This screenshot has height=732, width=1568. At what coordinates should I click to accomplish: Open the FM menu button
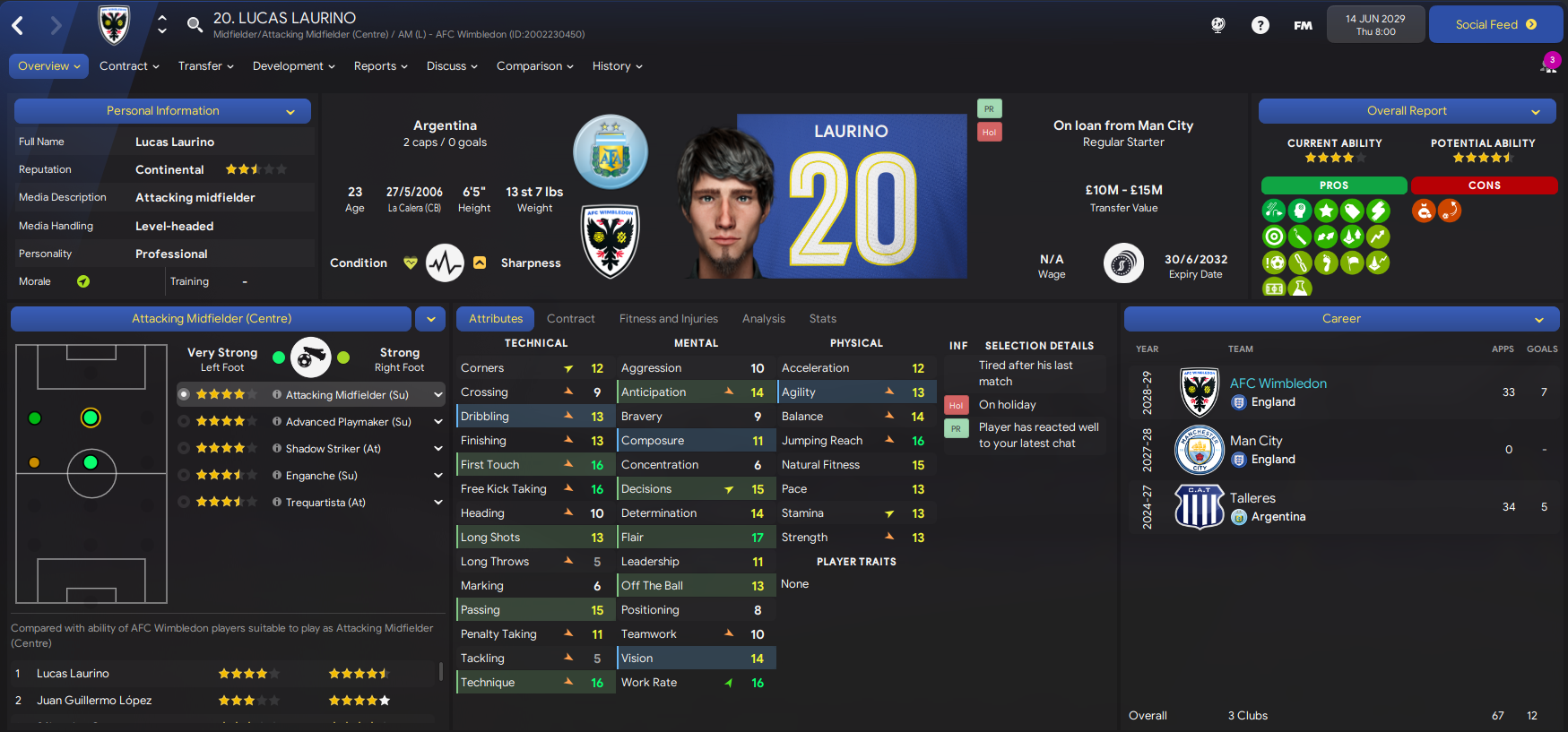pyautogui.click(x=1303, y=25)
